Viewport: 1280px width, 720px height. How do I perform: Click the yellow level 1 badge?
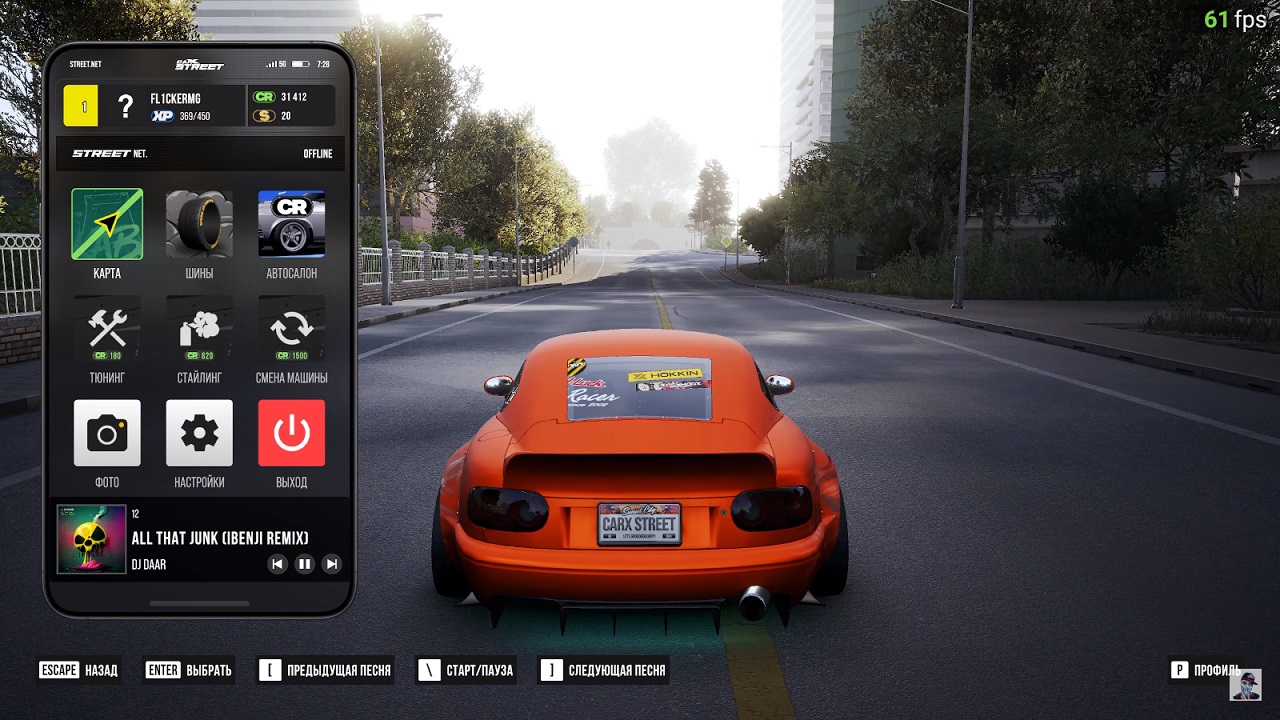(x=81, y=106)
